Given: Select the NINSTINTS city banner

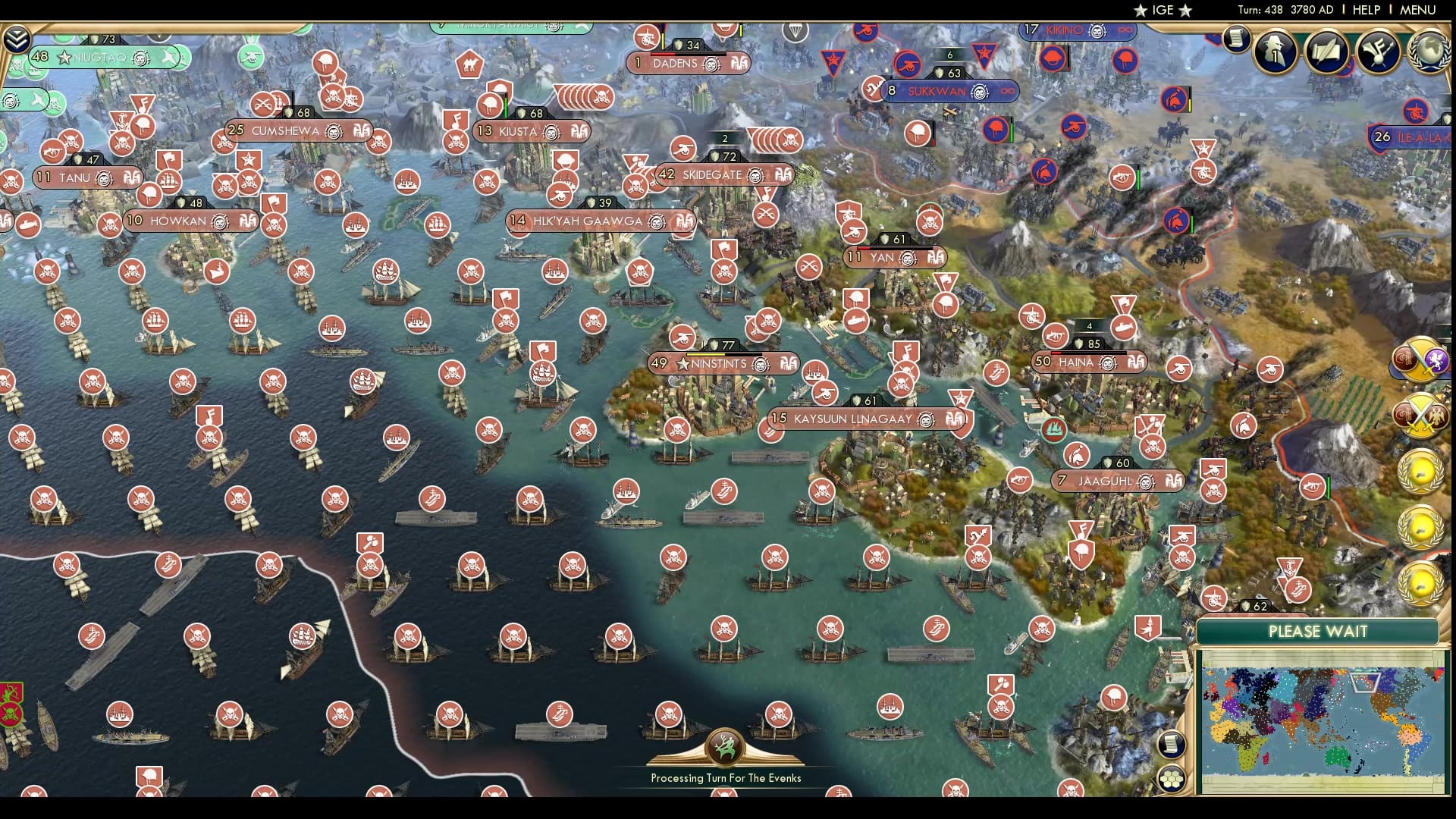Looking at the screenshot, I should pyautogui.click(x=720, y=363).
